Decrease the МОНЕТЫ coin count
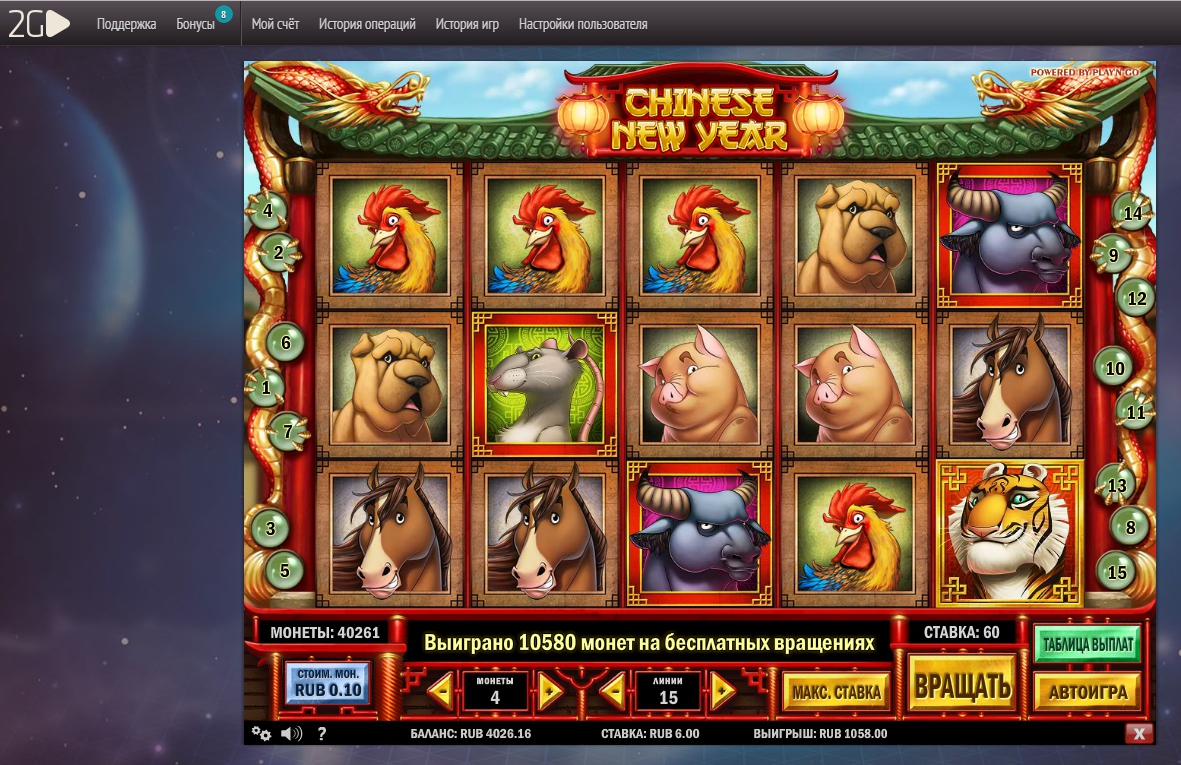 [439, 691]
